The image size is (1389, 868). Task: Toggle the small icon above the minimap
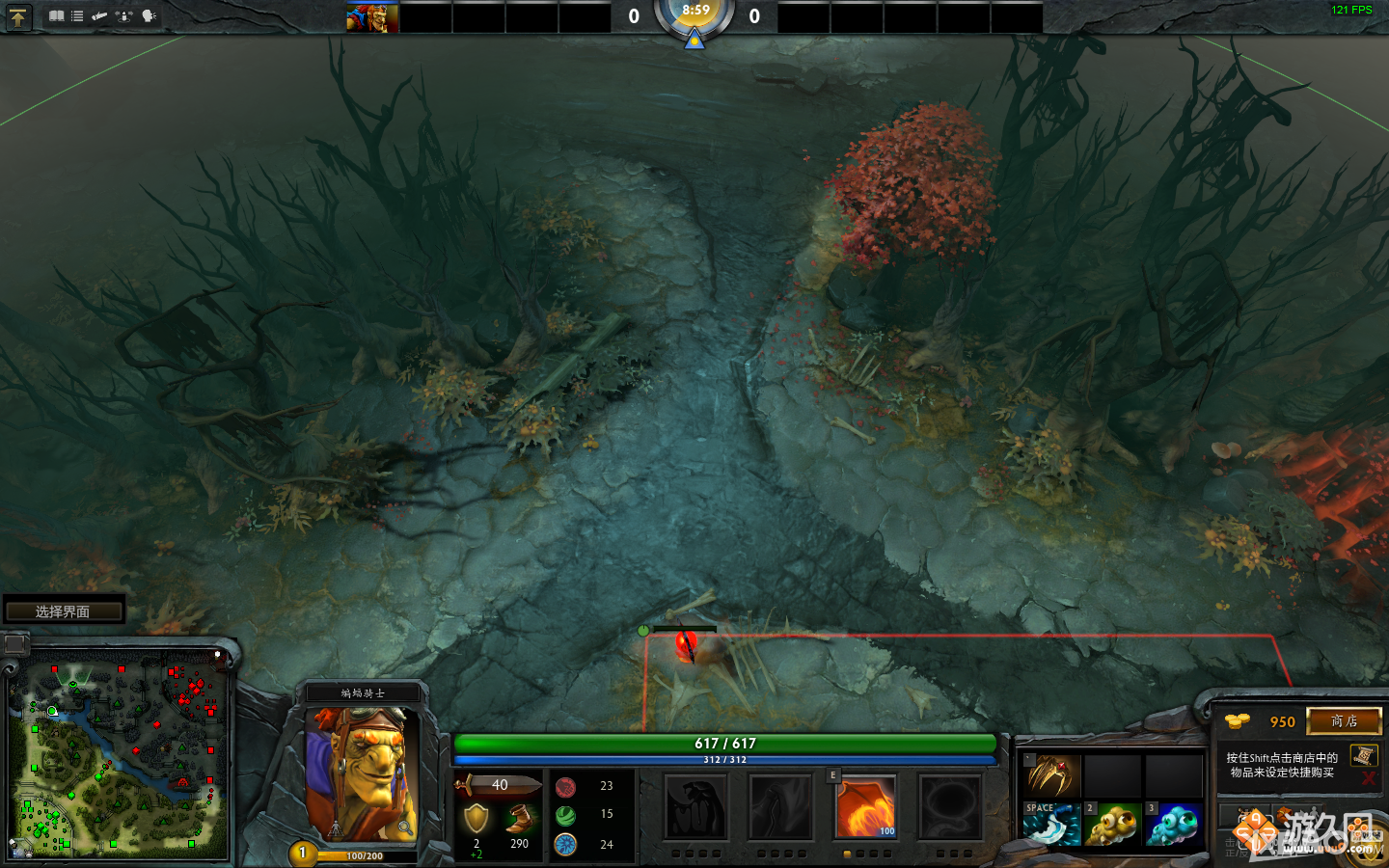14,644
